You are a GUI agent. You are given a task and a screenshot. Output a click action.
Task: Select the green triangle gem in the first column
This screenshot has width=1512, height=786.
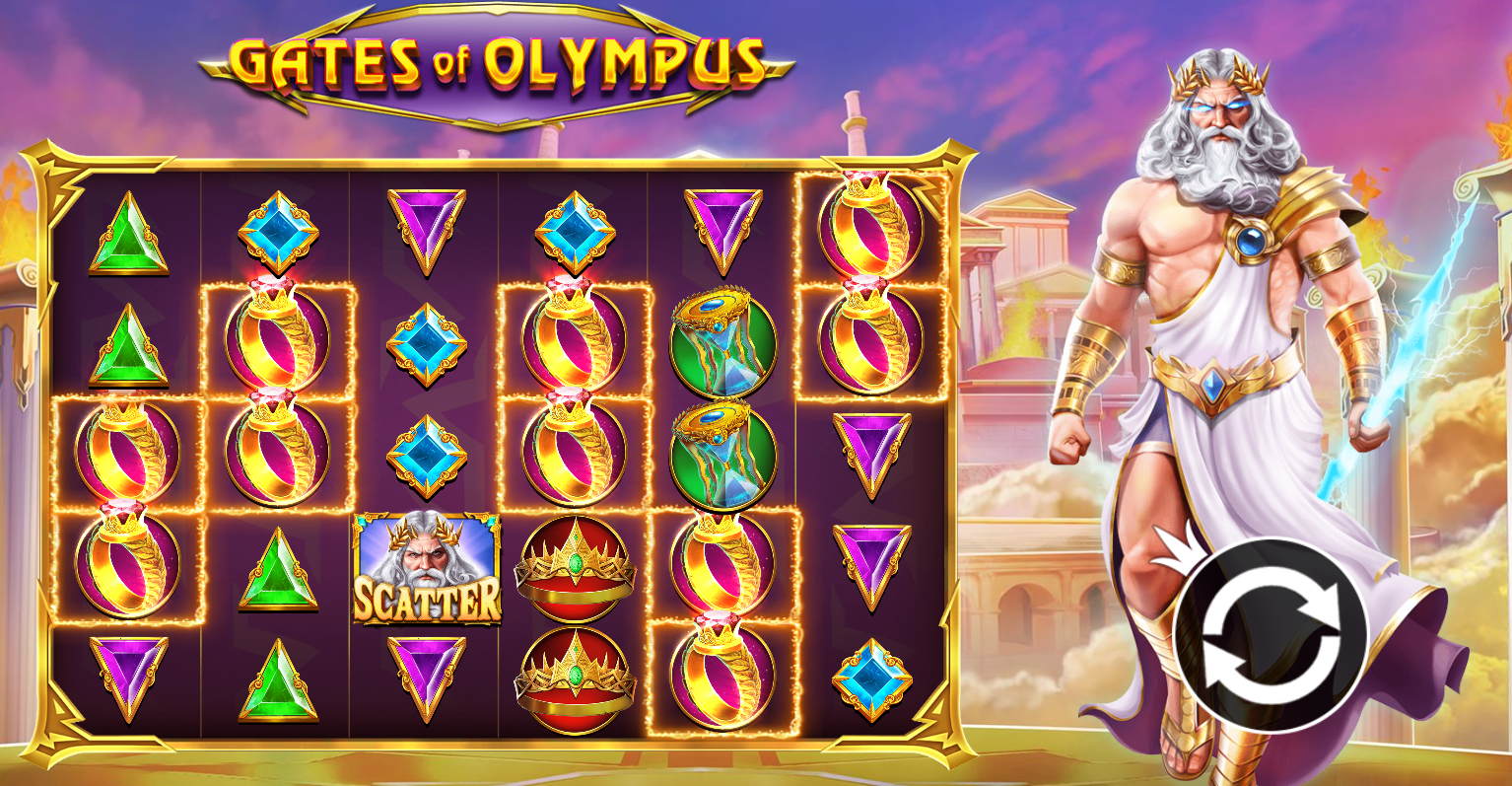coord(128,237)
